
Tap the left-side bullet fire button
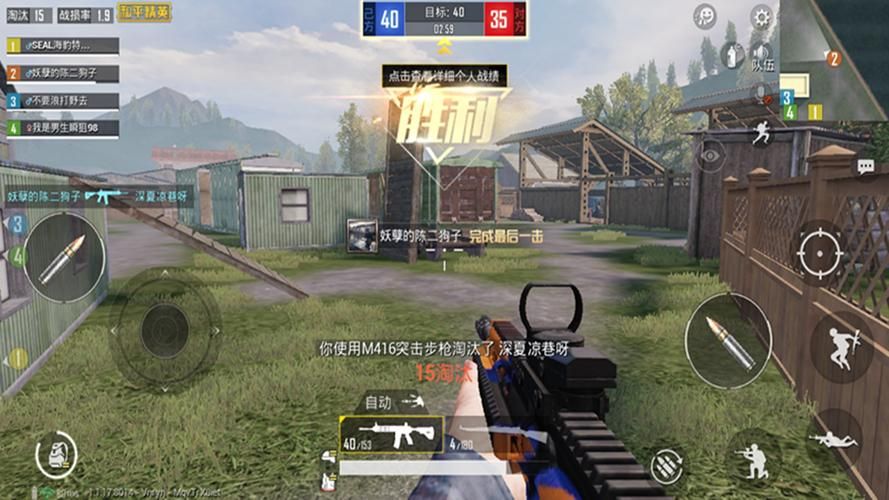[x=65, y=257]
